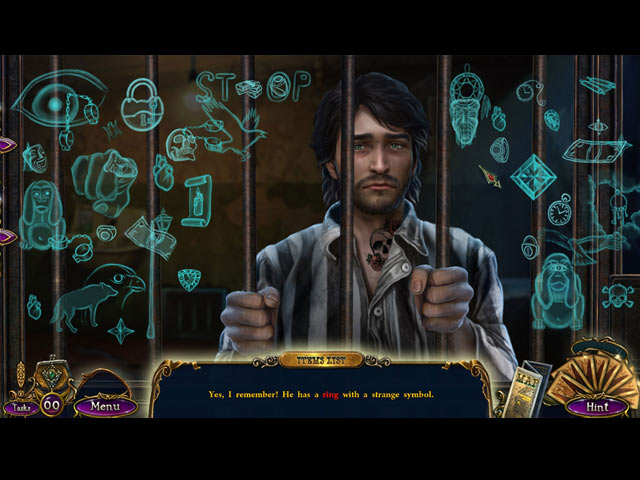Screen dimensions: 640x480
Task: Use the Hint button
Action: tap(595, 405)
